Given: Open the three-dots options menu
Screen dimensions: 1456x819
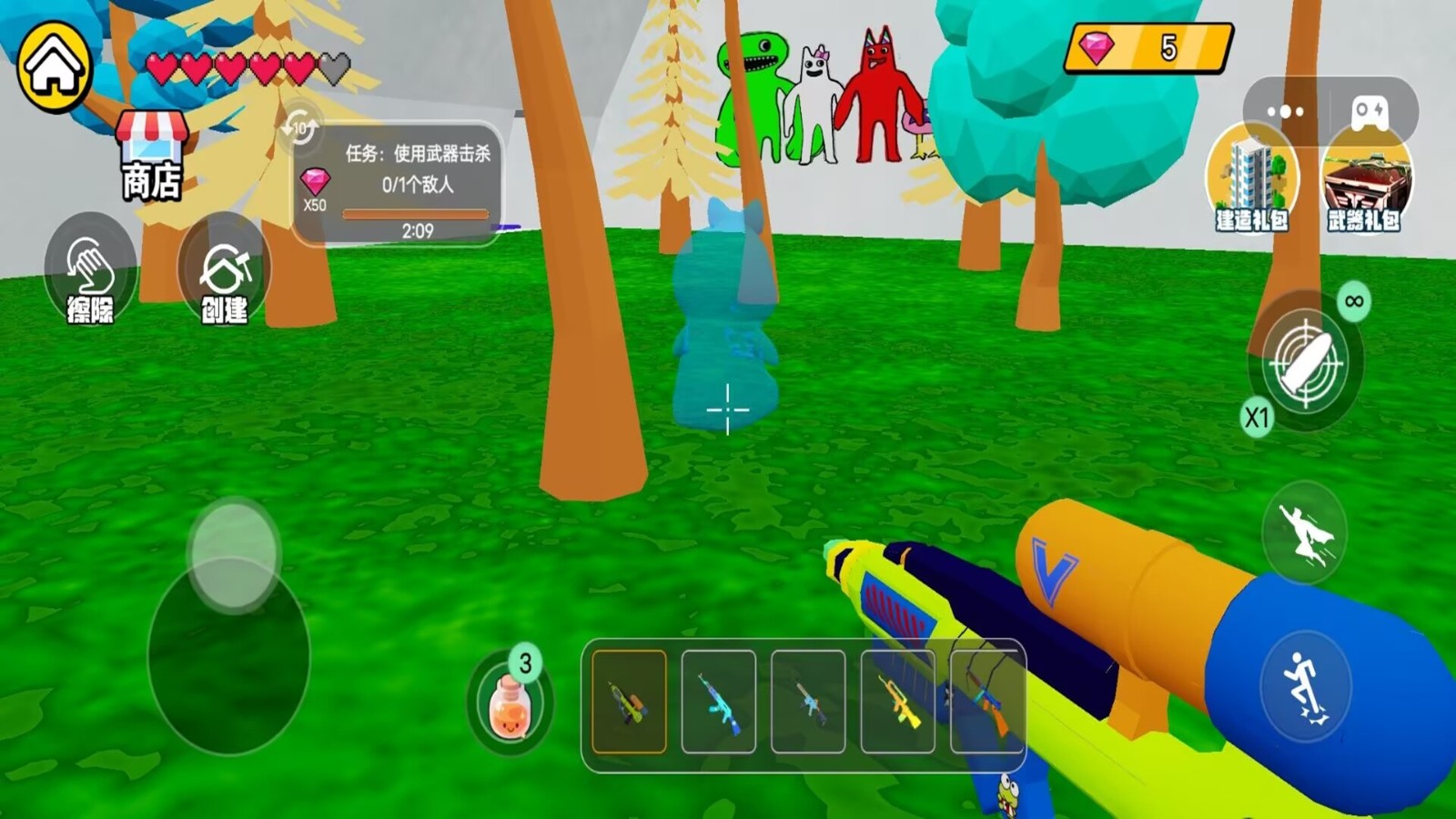Looking at the screenshot, I should tap(1285, 111).
